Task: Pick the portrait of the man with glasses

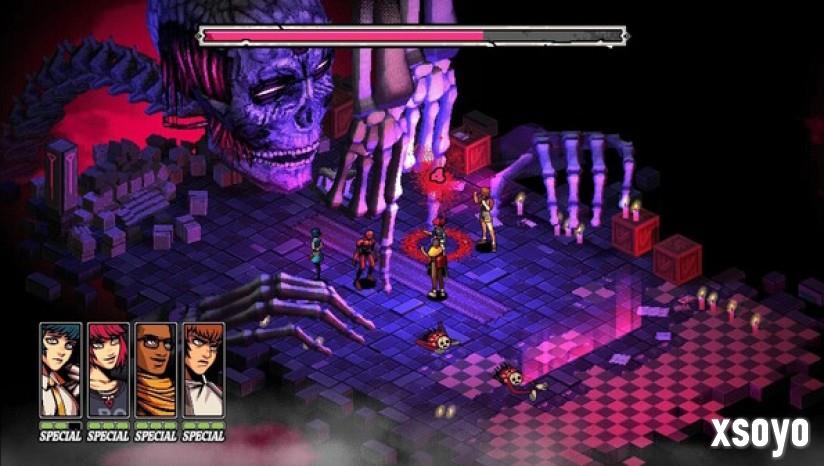Action: (x=156, y=369)
